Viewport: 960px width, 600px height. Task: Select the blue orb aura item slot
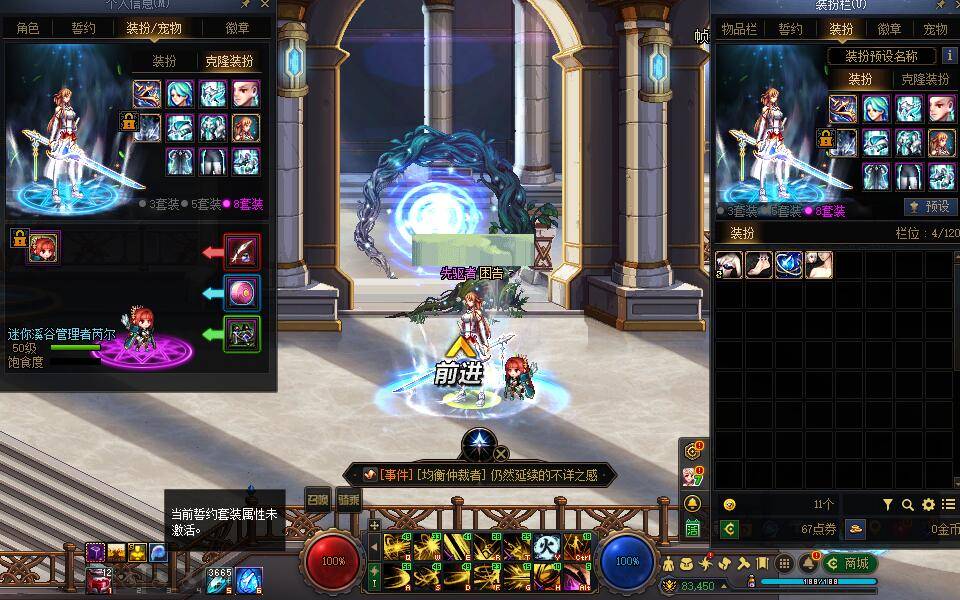click(x=788, y=264)
